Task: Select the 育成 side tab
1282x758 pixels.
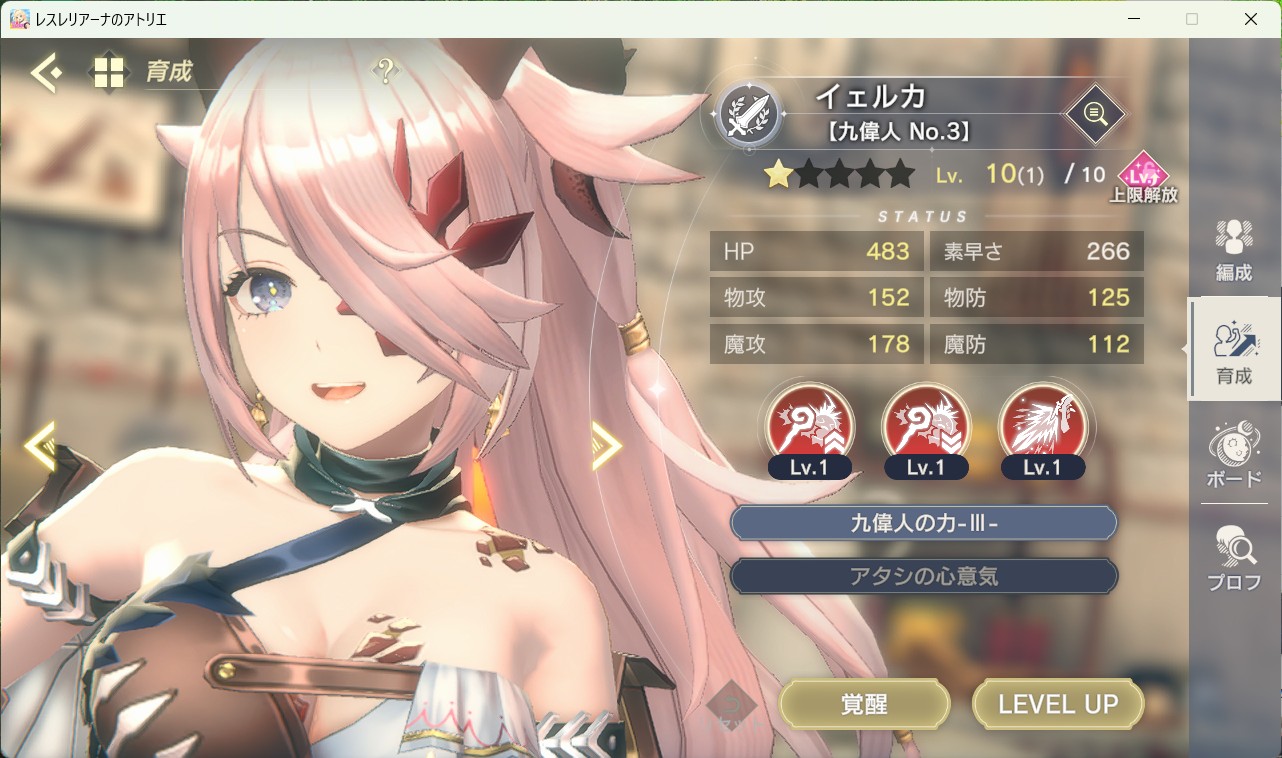Action: point(1233,352)
